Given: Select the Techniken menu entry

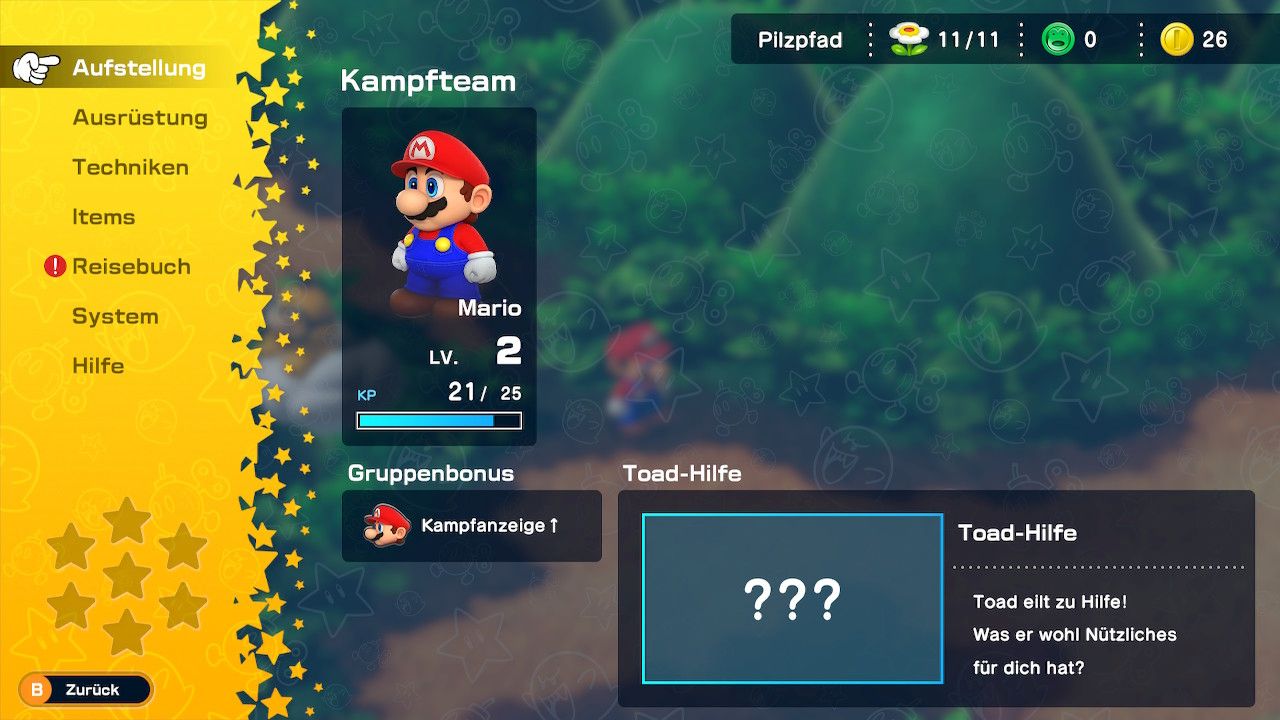Looking at the screenshot, I should coord(129,167).
